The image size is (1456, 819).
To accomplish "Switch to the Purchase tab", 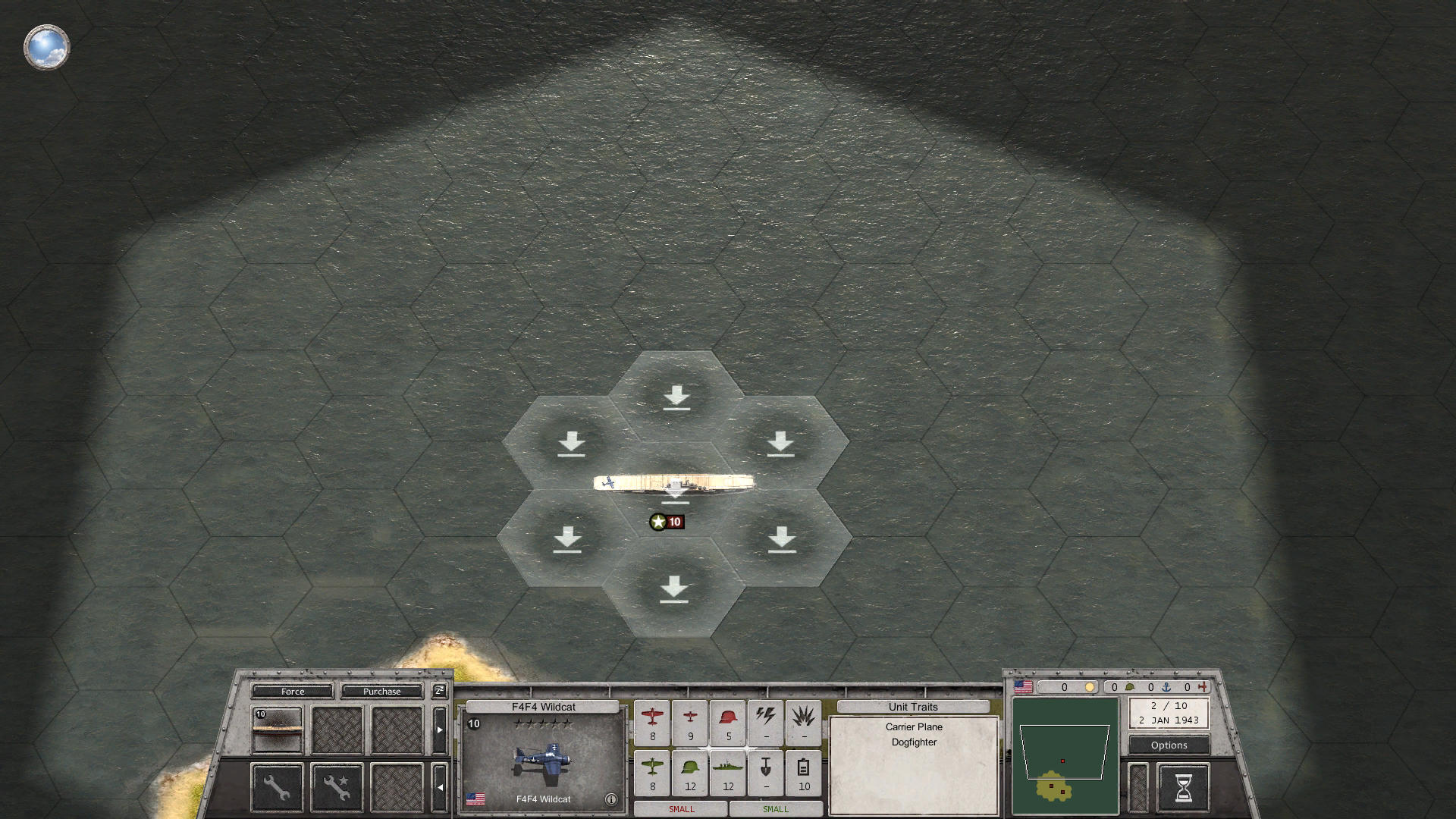I will click(x=381, y=691).
